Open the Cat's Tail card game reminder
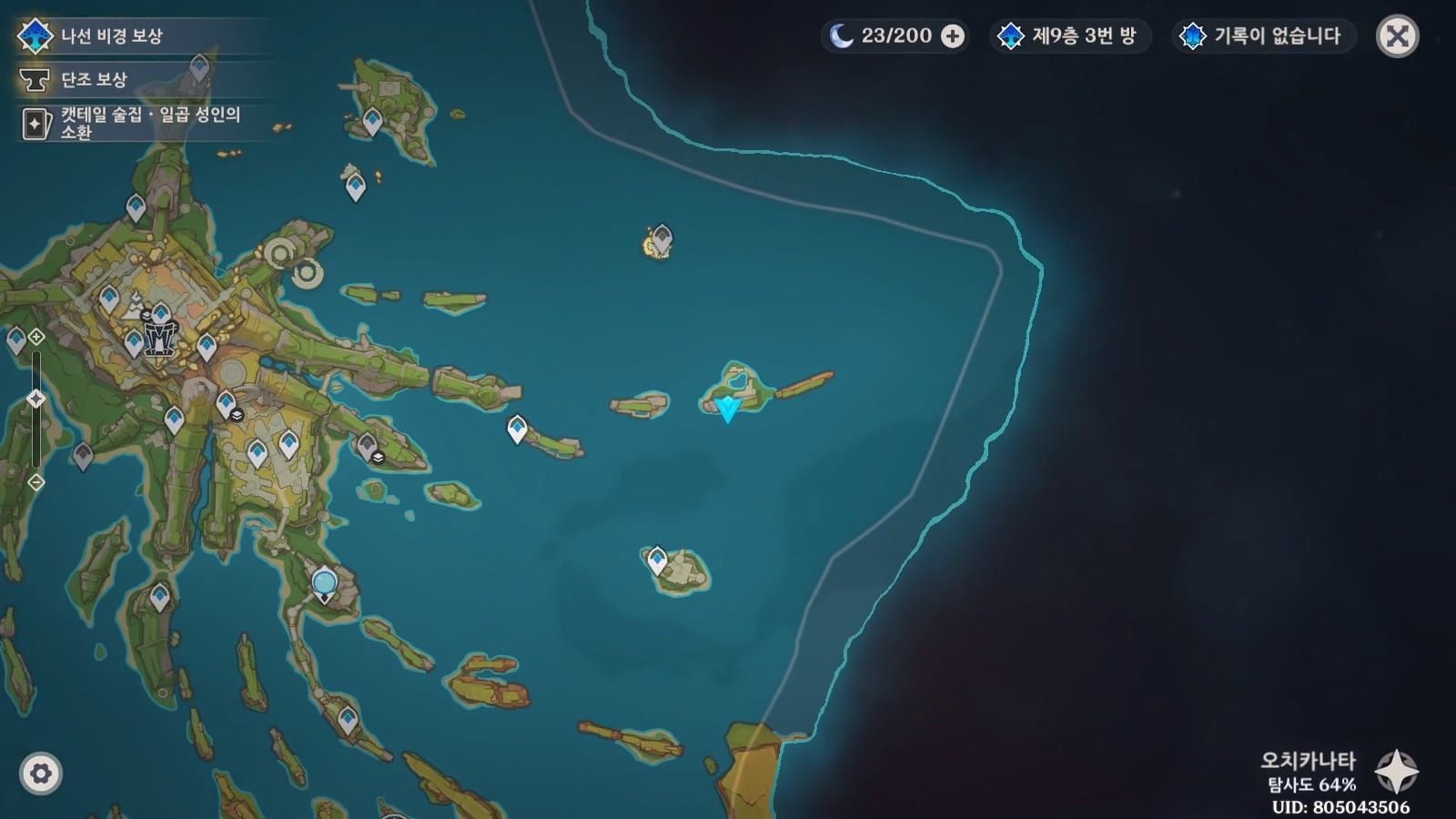The image size is (1456, 819). [136, 123]
